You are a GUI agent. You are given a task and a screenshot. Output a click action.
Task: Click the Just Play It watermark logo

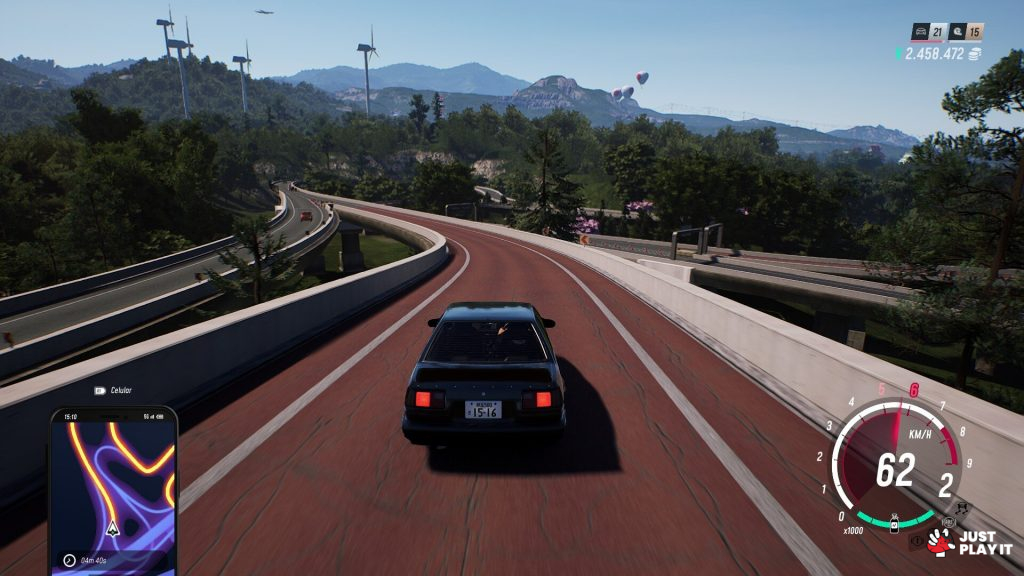point(969,542)
